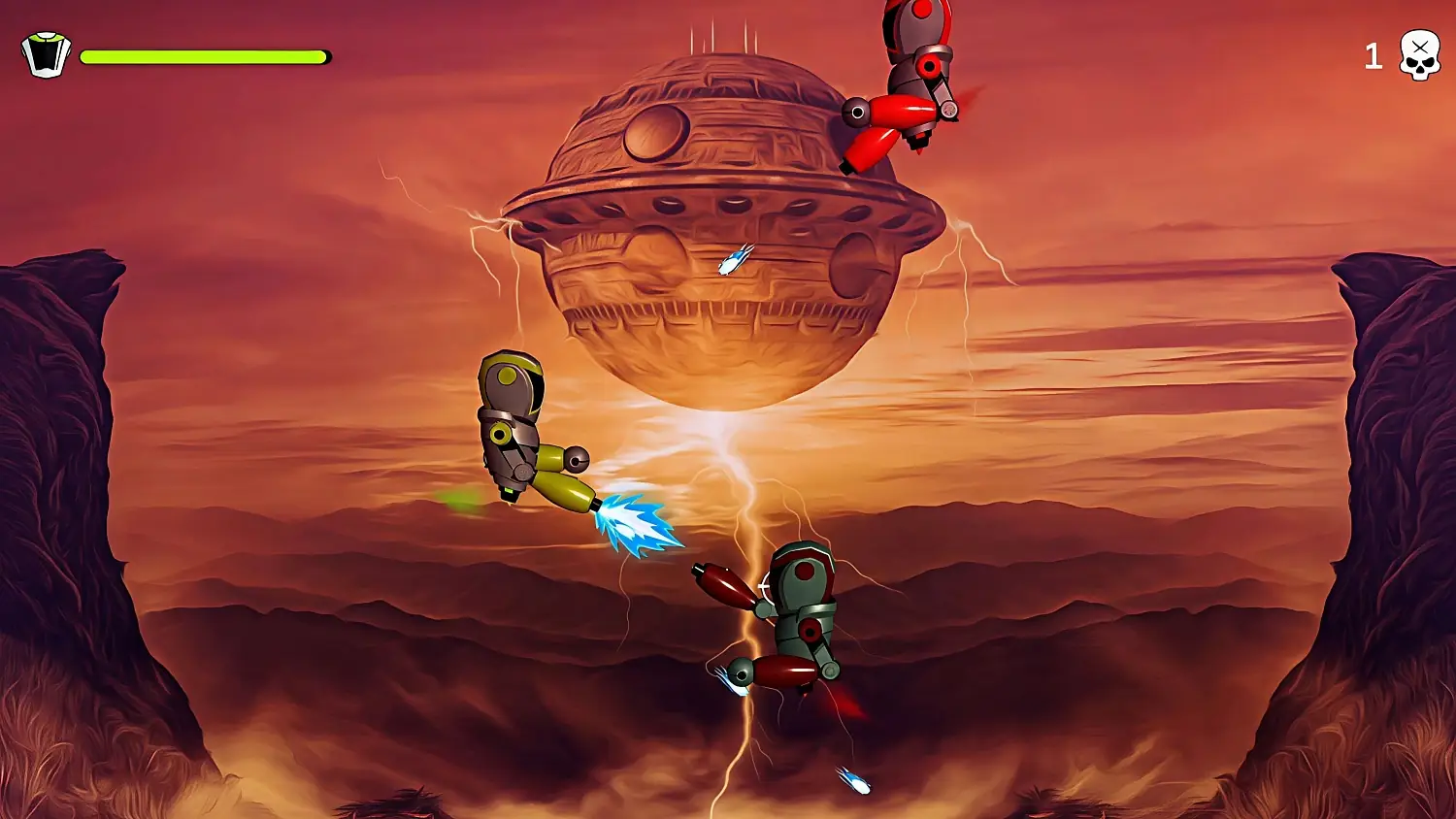The image size is (1456, 819).
Task: Click the porthole window on the mothership
Action: click(655, 136)
